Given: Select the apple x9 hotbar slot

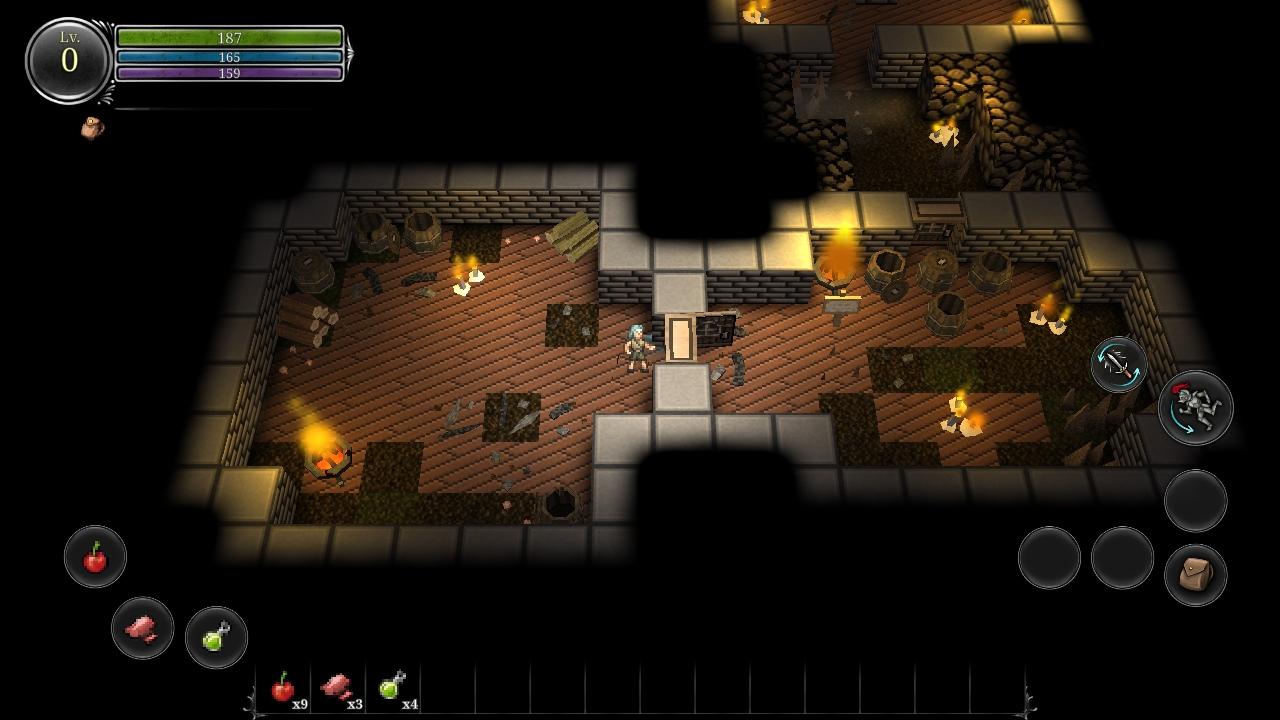Looking at the screenshot, I should [285, 688].
